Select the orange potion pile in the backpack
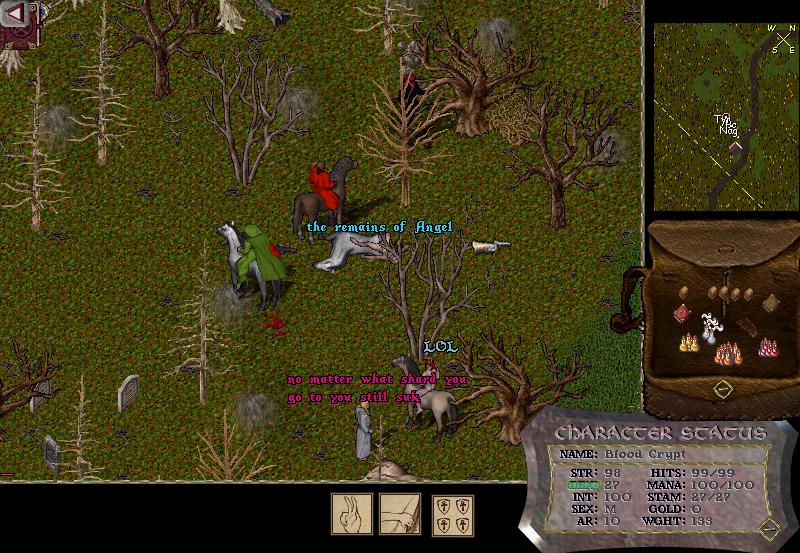 726,352
